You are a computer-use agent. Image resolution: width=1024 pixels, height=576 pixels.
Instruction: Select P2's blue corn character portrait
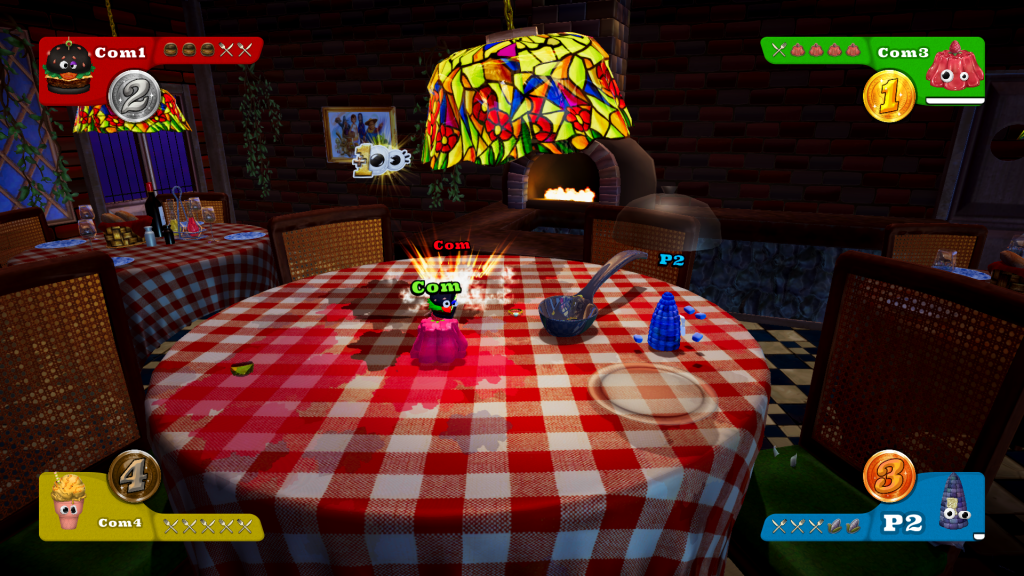[x=955, y=502]
